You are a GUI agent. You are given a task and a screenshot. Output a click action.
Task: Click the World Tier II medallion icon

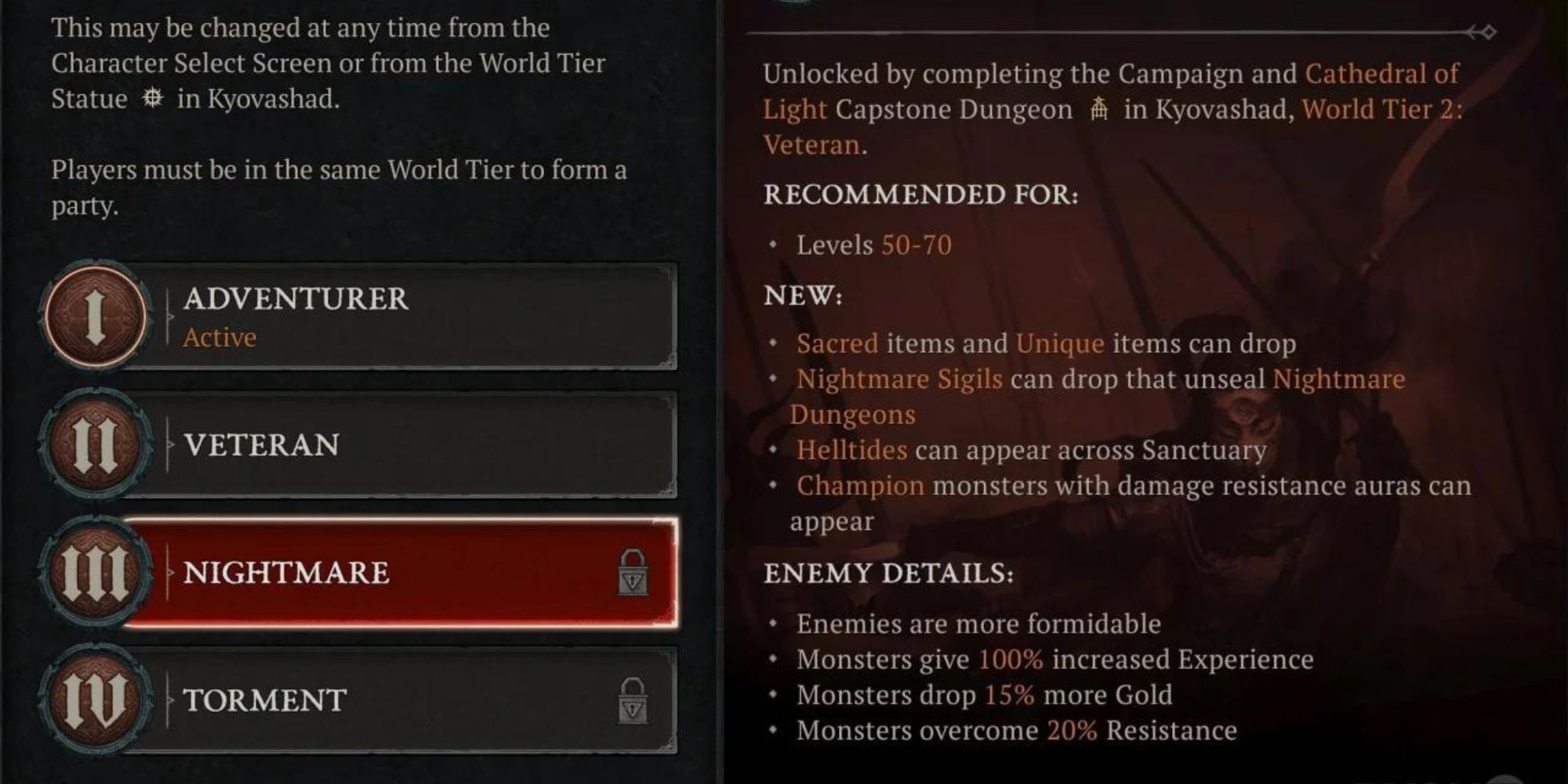[x=96, y=444]
